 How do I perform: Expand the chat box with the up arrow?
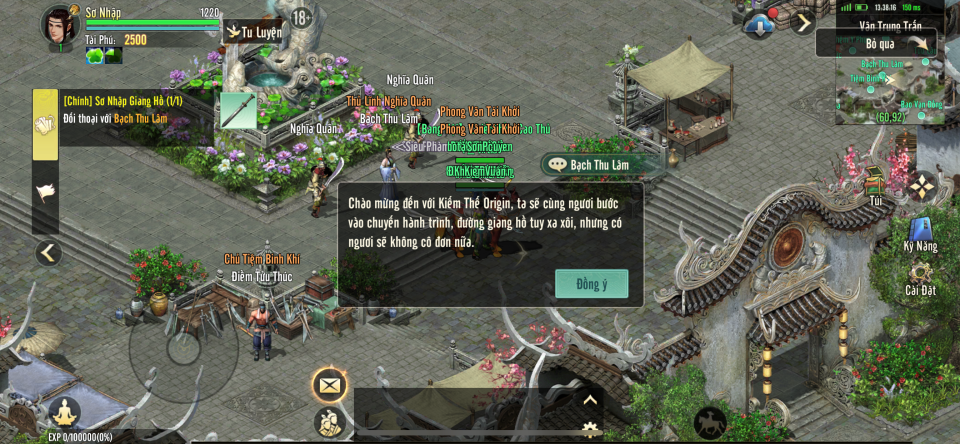tap(590, 400)
